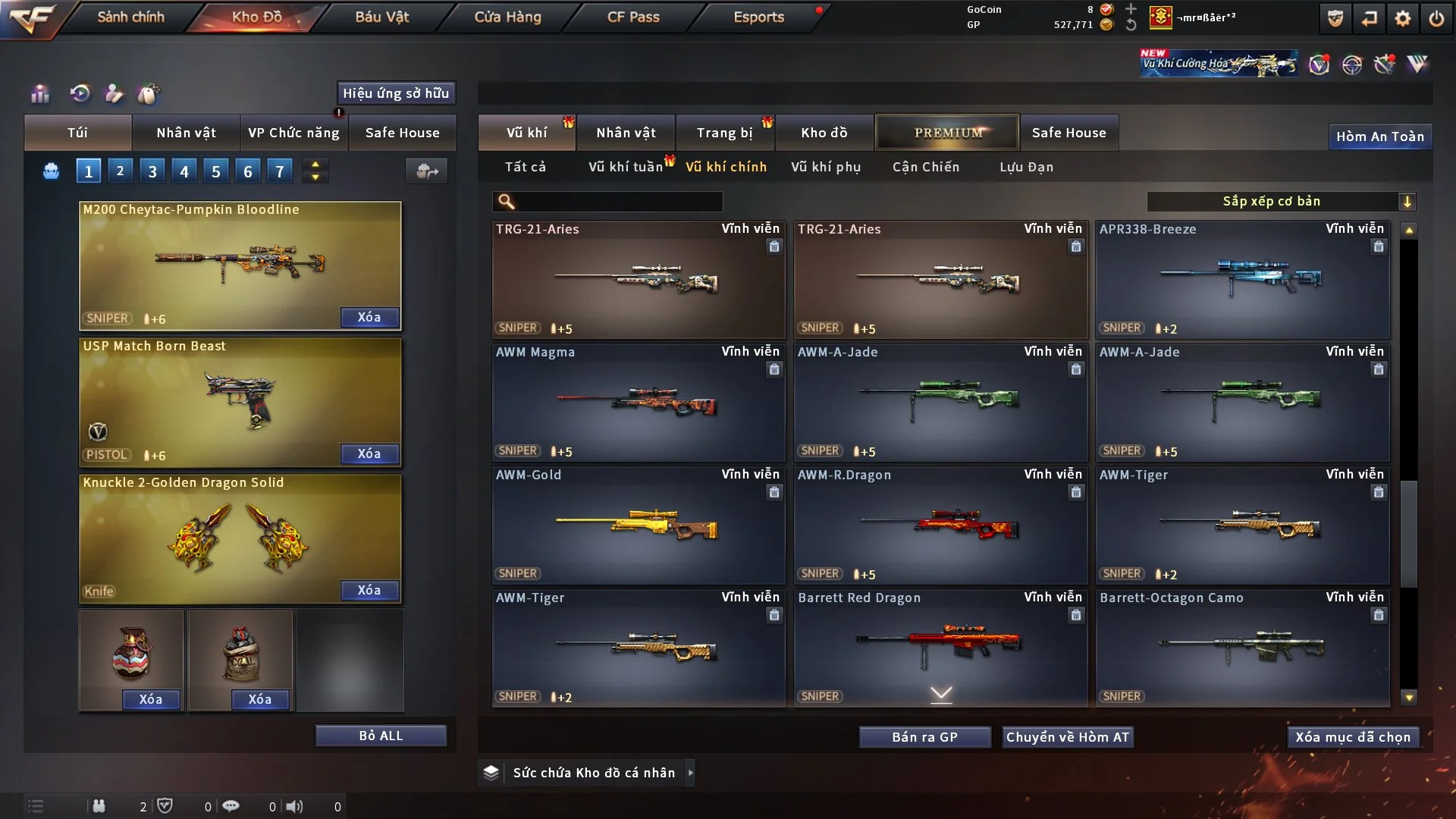Viewport: 1456px width, 819px height.
Task: Select the Vũ khí phụ filter
Action: pos(825,167)
